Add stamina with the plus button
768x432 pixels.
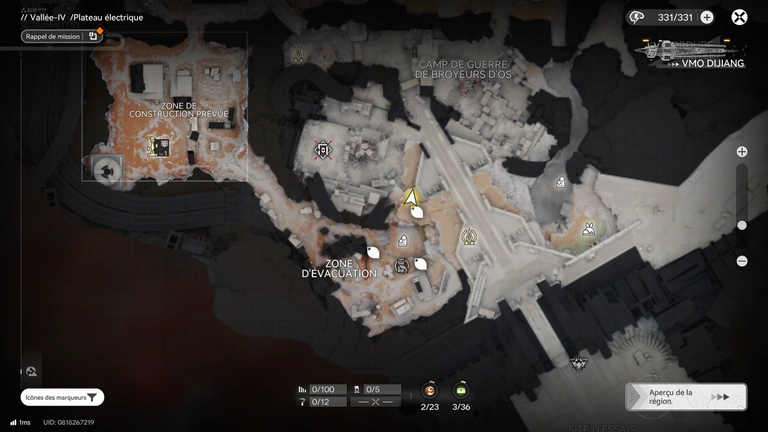point(707,17)
